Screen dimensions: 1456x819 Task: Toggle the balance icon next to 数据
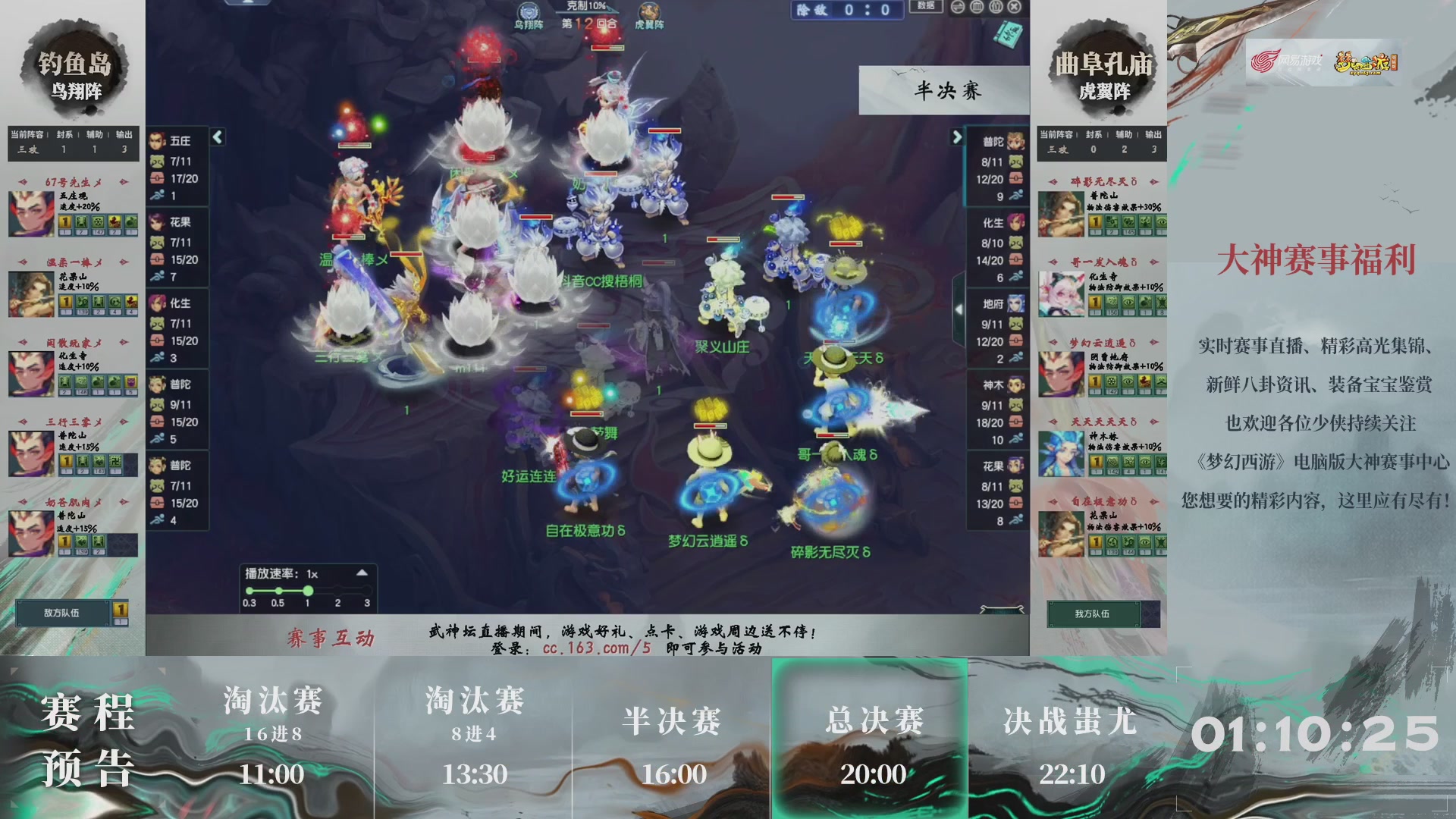click(958, 8)
